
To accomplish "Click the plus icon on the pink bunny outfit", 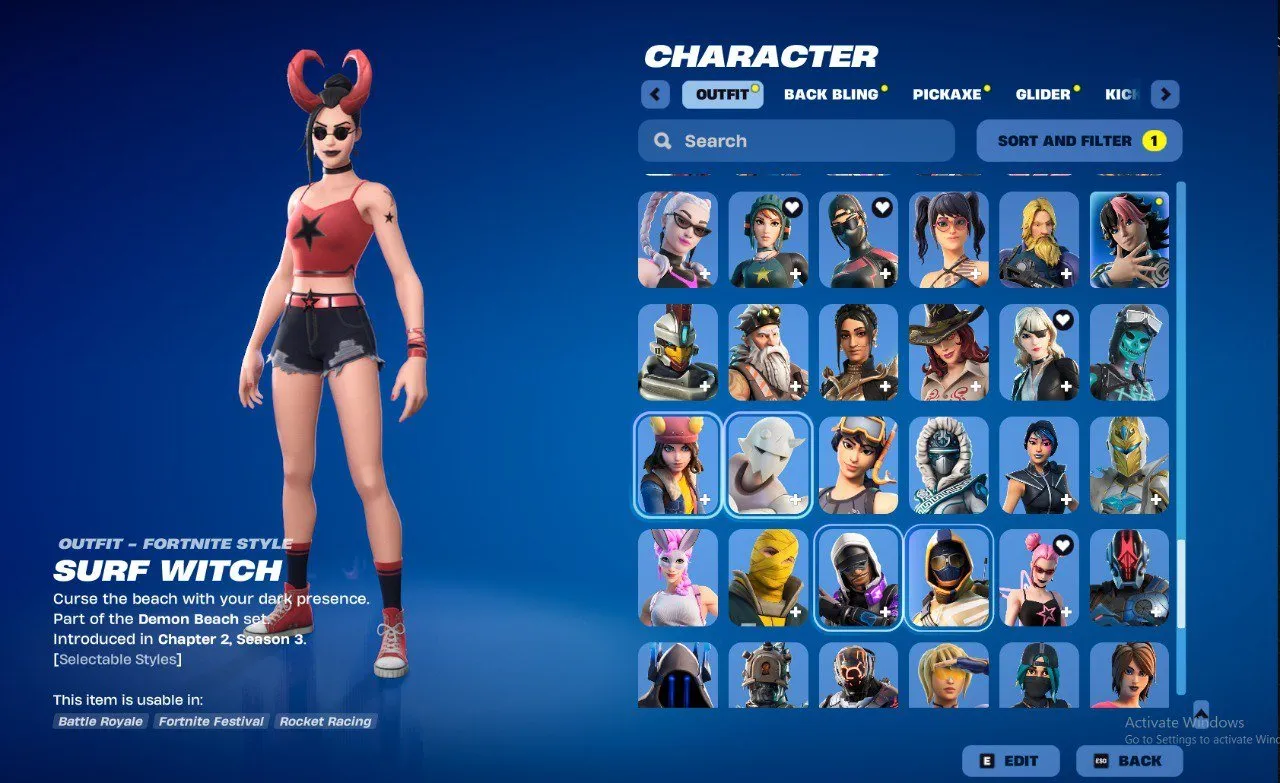I will pyautogui.click(x=707, y=614).
